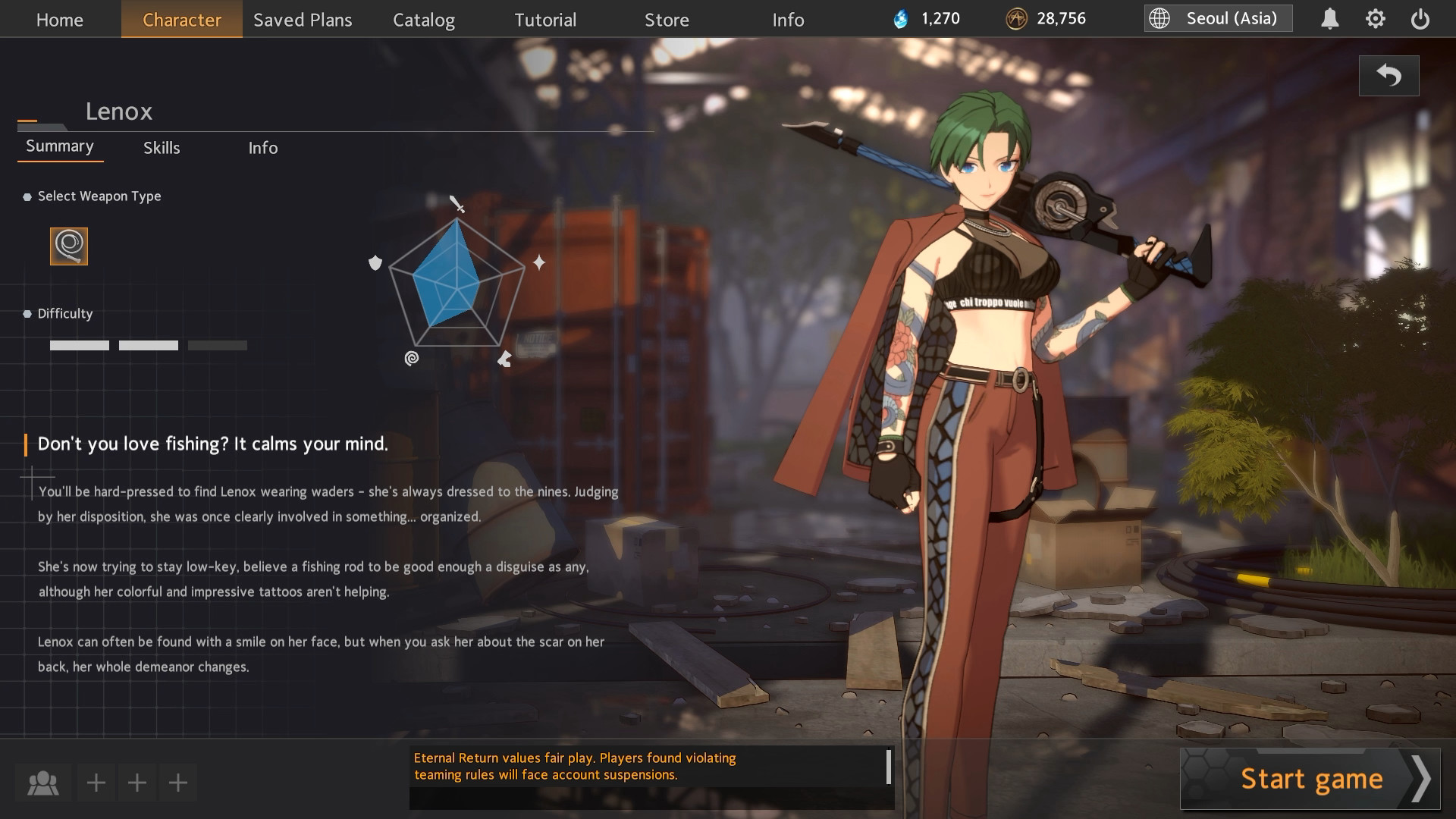1456x819 pixels.
Task: Click the team/party icon in the bottom-left slot
Action: tap(45, 783)
